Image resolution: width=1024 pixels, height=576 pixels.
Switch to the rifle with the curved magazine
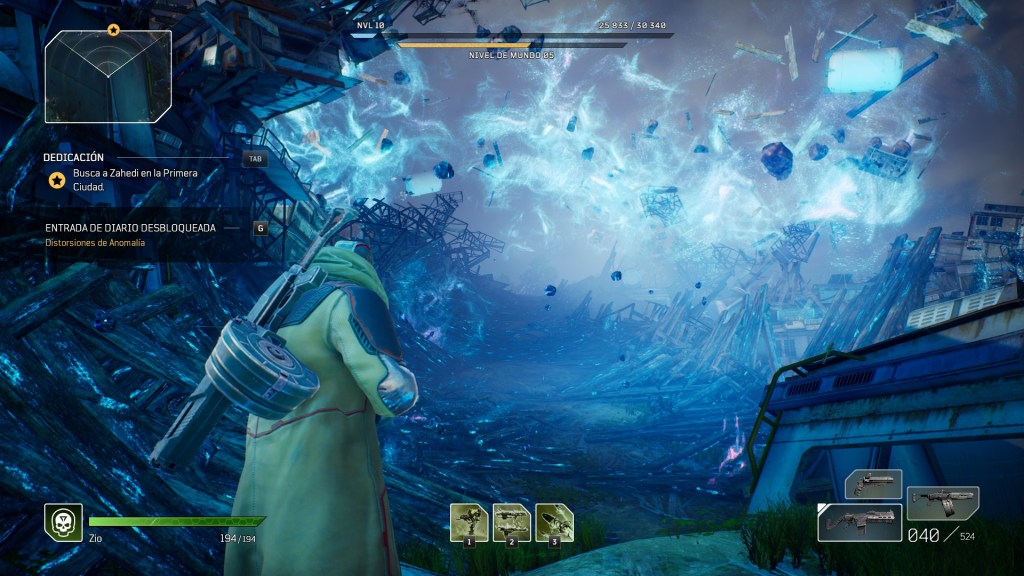[942, 502]
